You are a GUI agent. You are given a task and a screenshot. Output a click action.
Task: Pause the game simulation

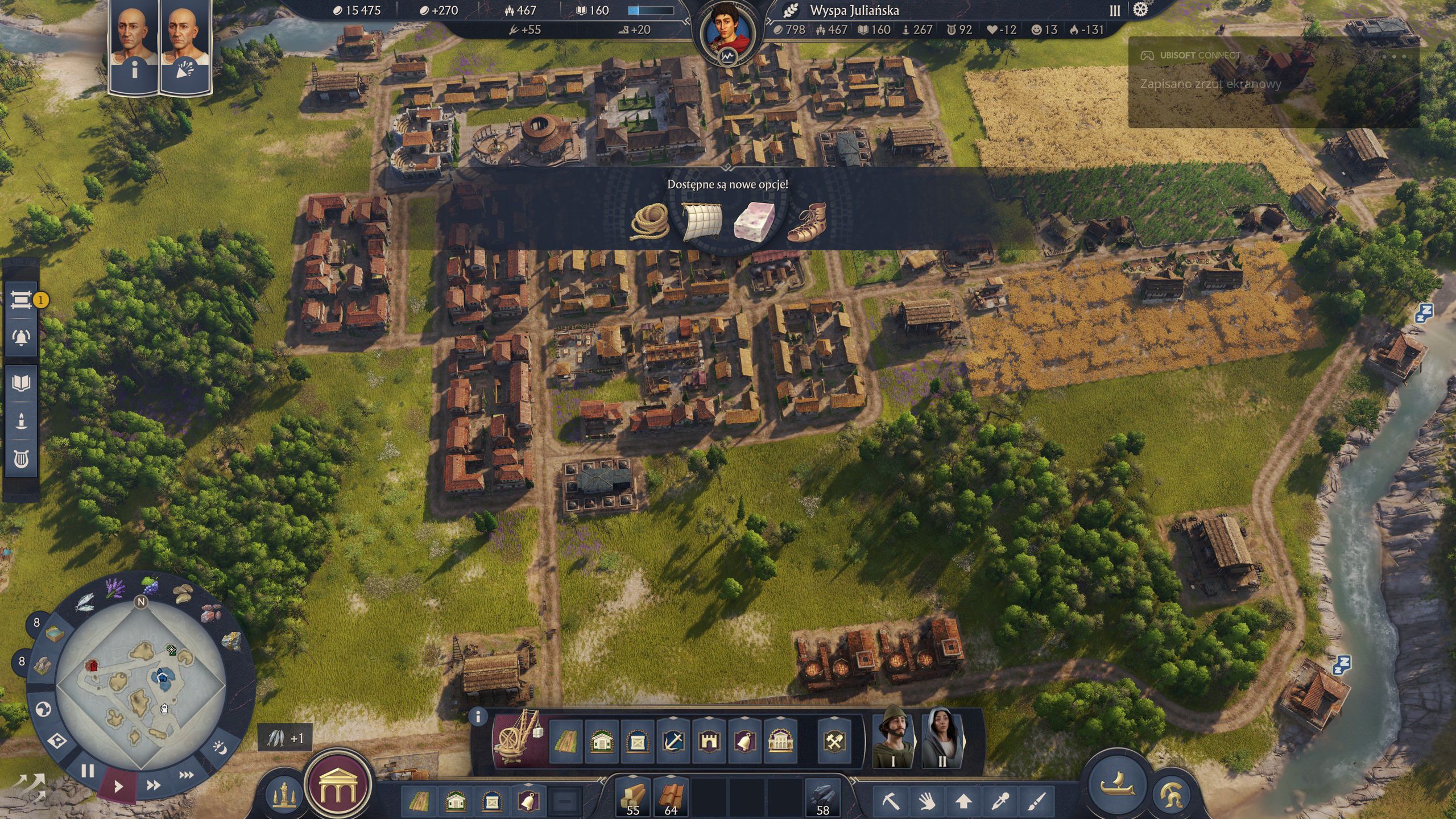coord(88,770)
